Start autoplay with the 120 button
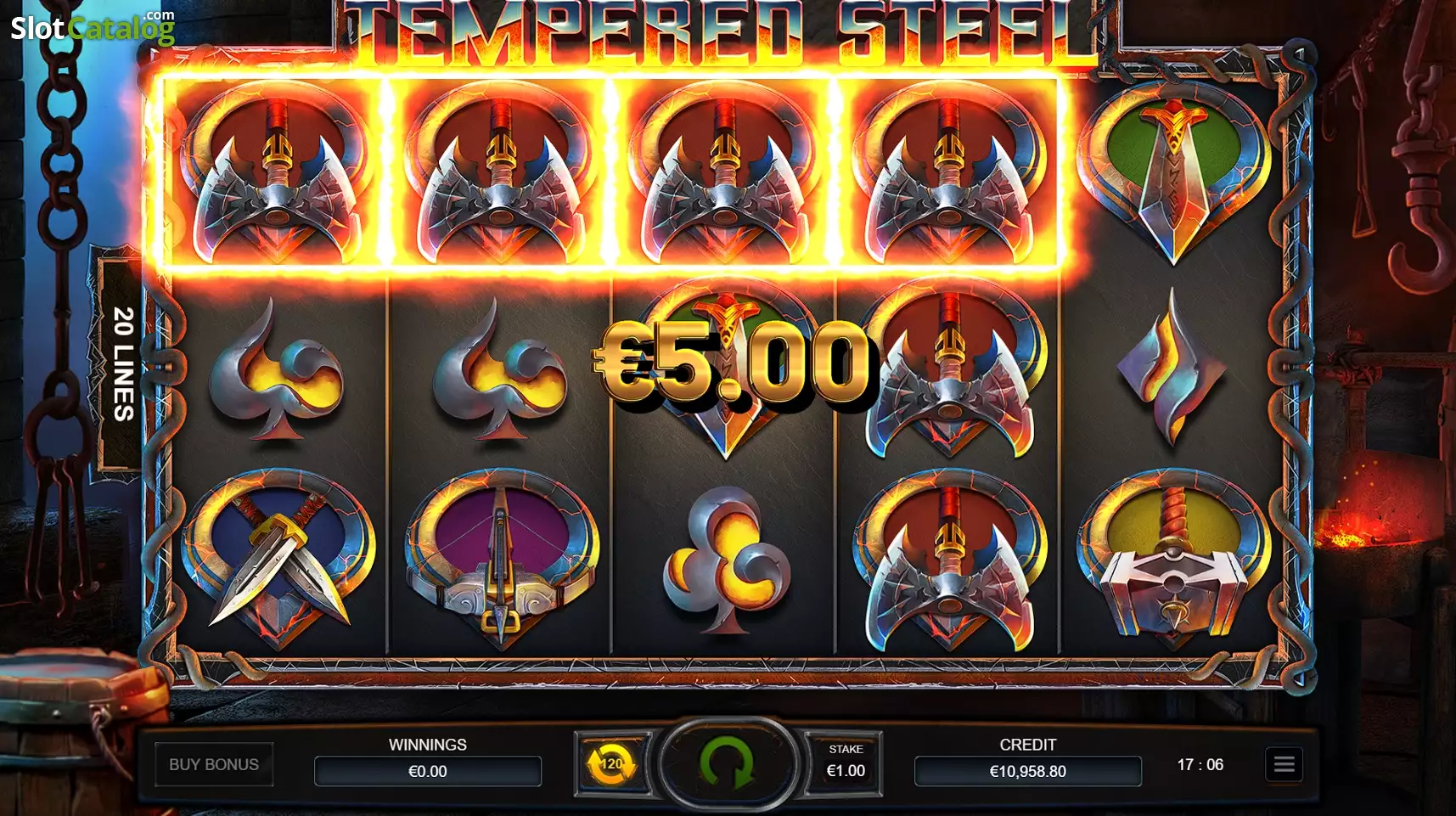This screenshot has width=1456, height=816. (611, 763)
